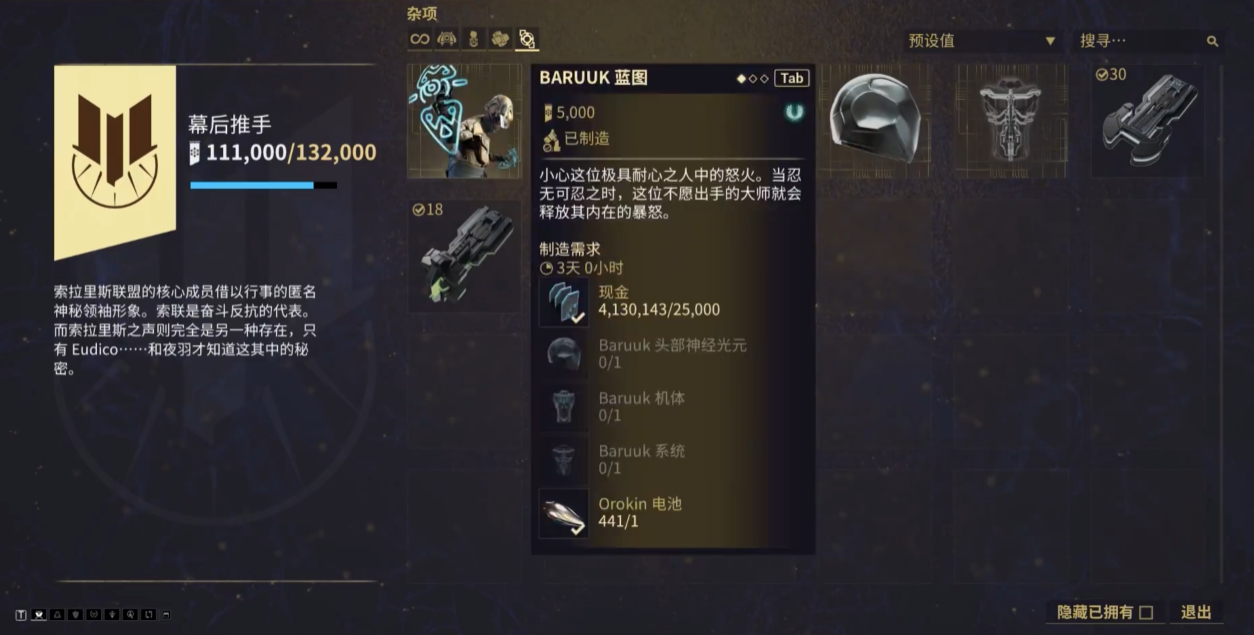Screen dimensions: 1254x635
Task: Select the Baruuk chassis item
Action: [1010, 121]
